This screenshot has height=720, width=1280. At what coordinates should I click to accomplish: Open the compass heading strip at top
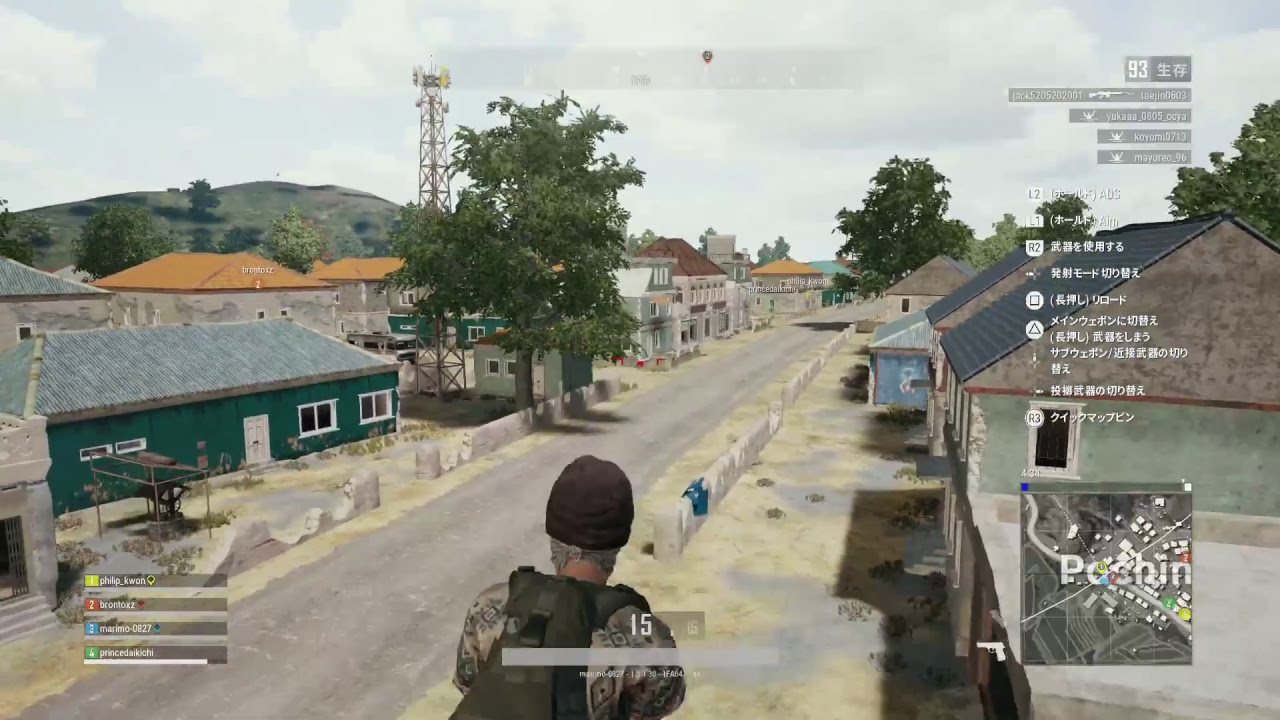640,77
